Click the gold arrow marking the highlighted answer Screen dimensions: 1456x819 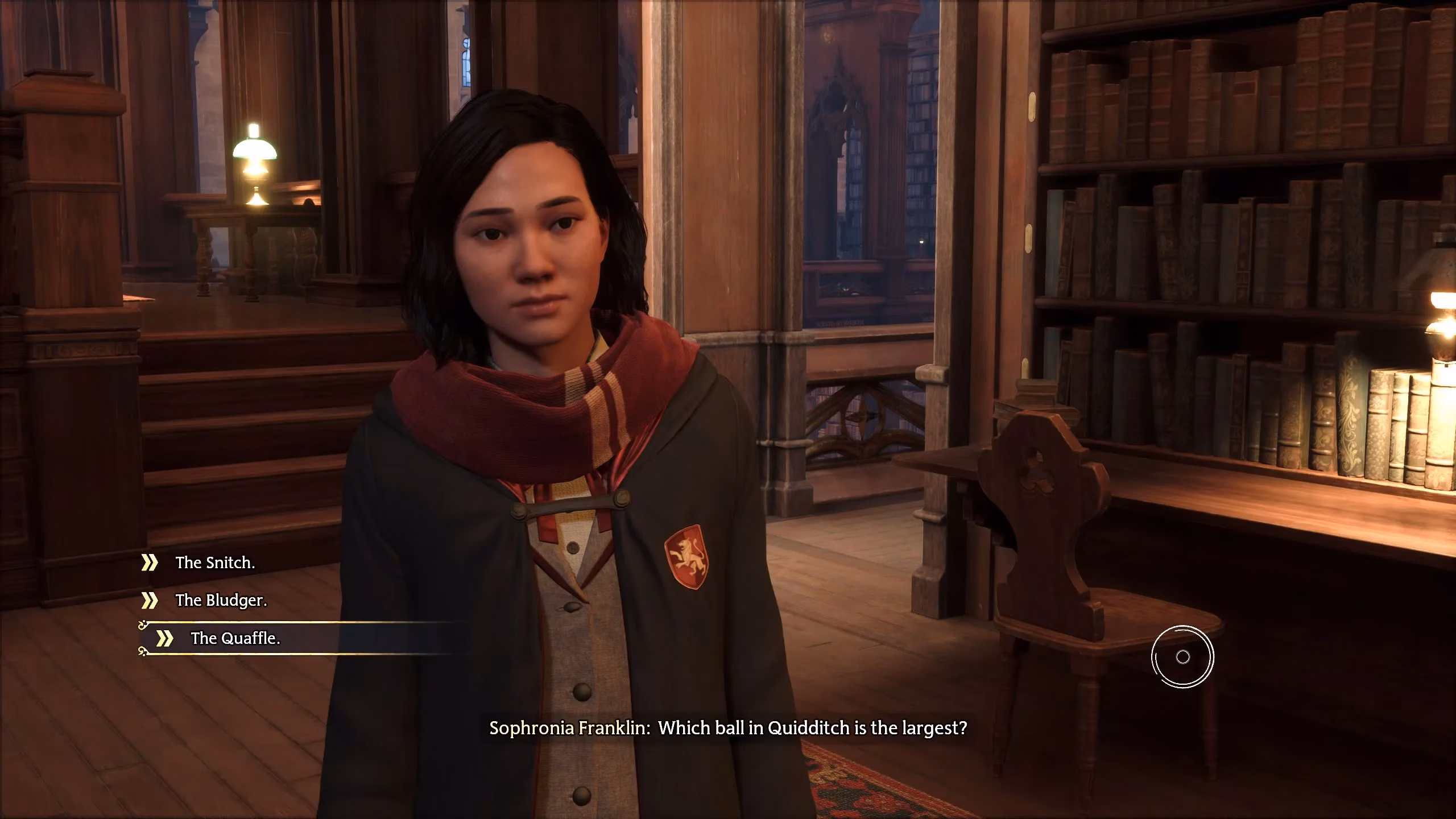(166, 638)
